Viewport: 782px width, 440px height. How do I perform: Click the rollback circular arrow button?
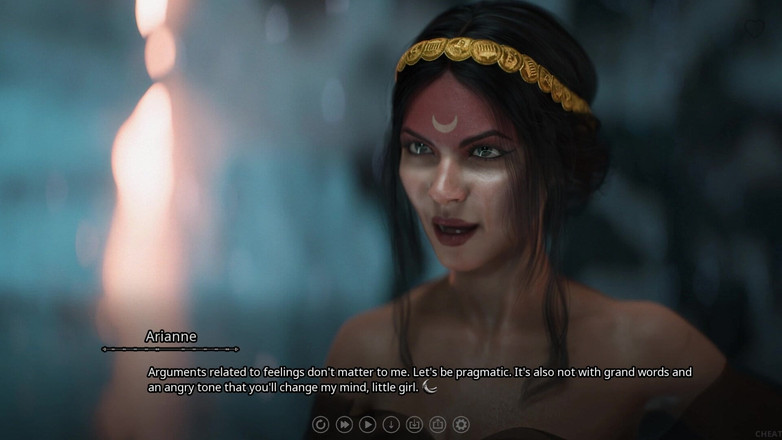[321, 424]
